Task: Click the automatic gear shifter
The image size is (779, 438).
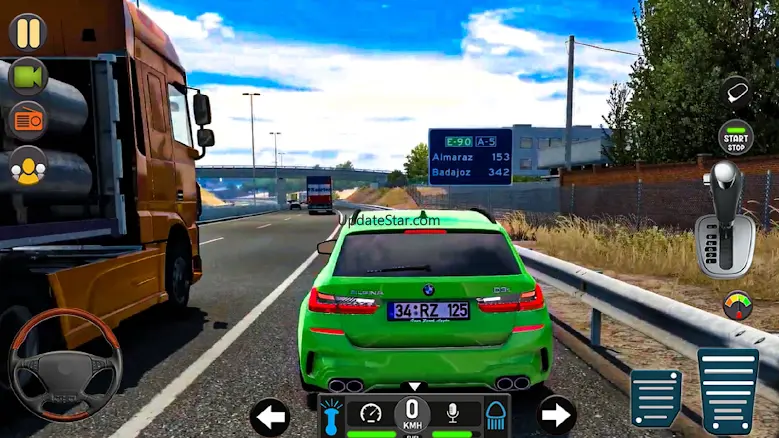Action: coord(725,218)
